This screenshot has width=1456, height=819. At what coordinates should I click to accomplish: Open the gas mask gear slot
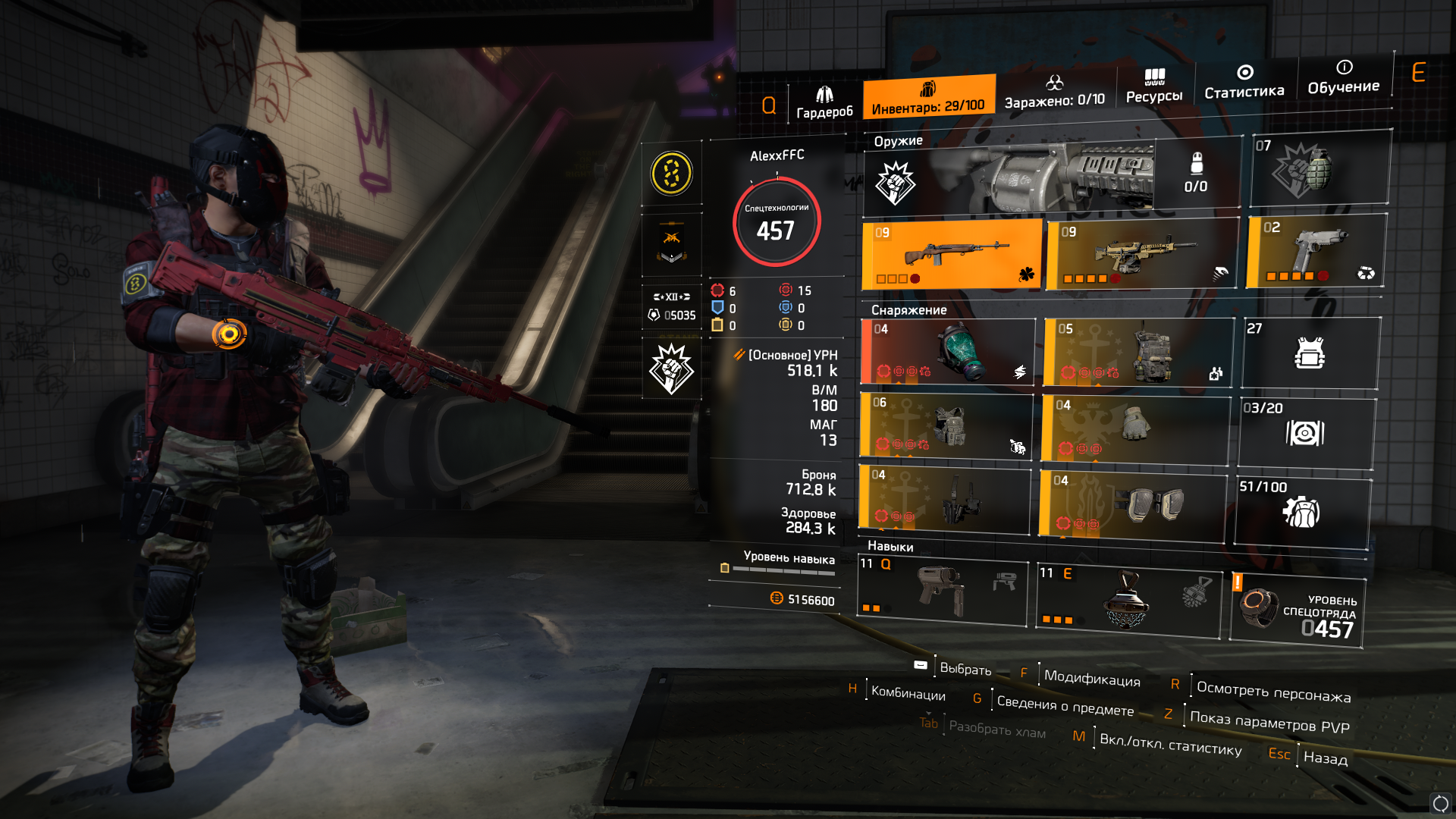[948, 351]
